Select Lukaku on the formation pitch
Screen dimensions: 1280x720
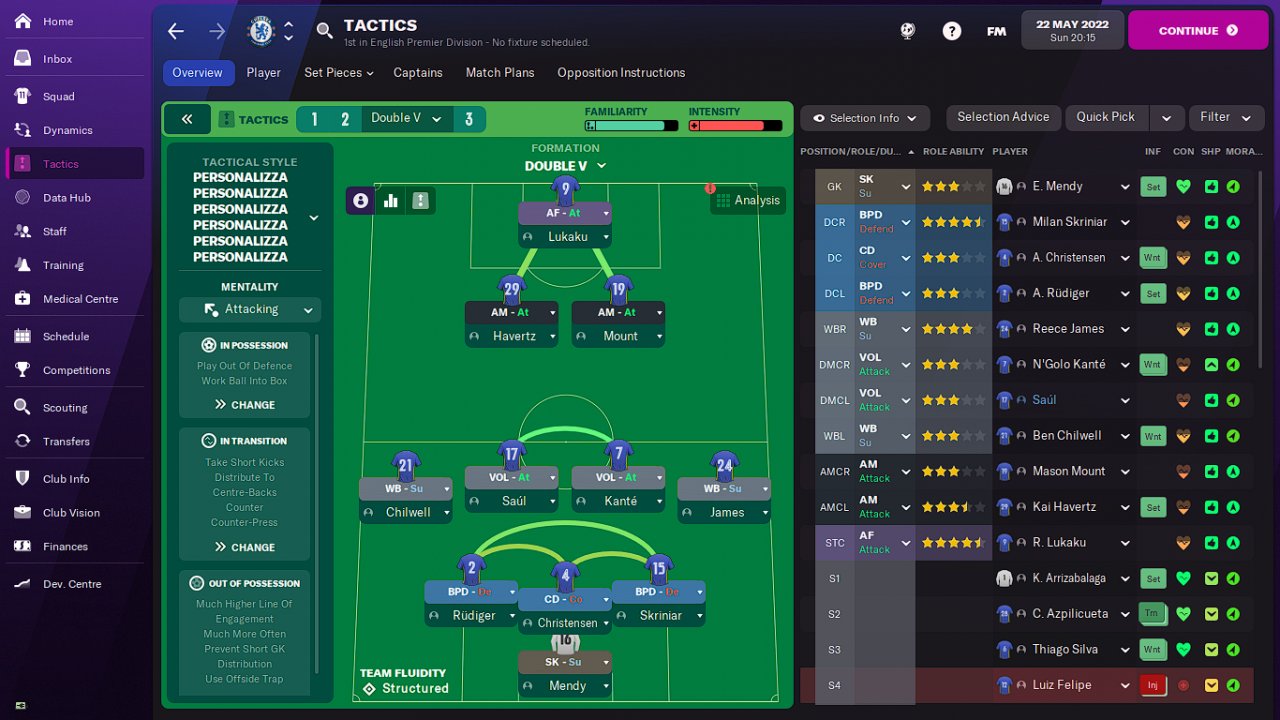[x=566, y=237]
